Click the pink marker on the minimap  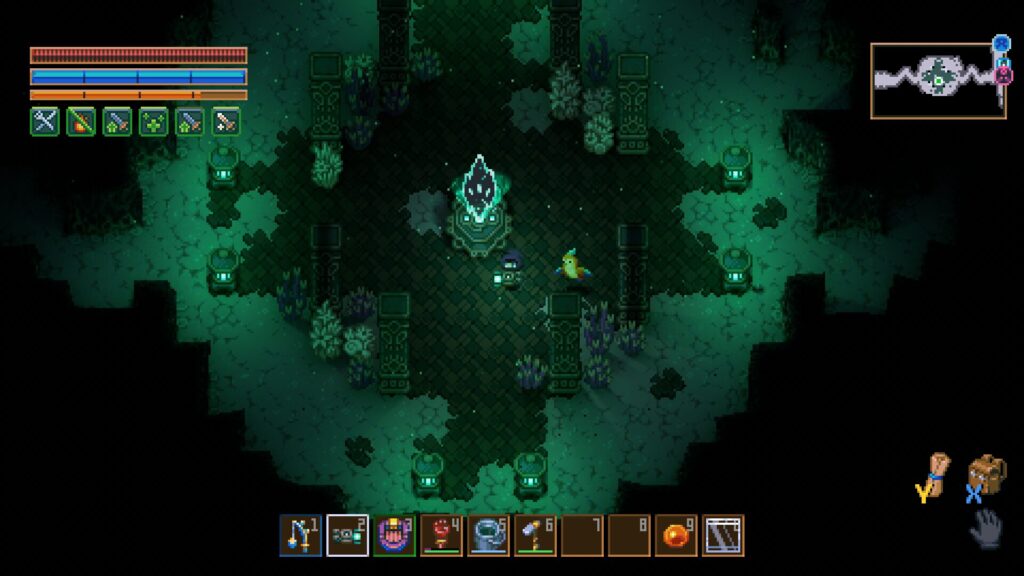point(1004,75)
